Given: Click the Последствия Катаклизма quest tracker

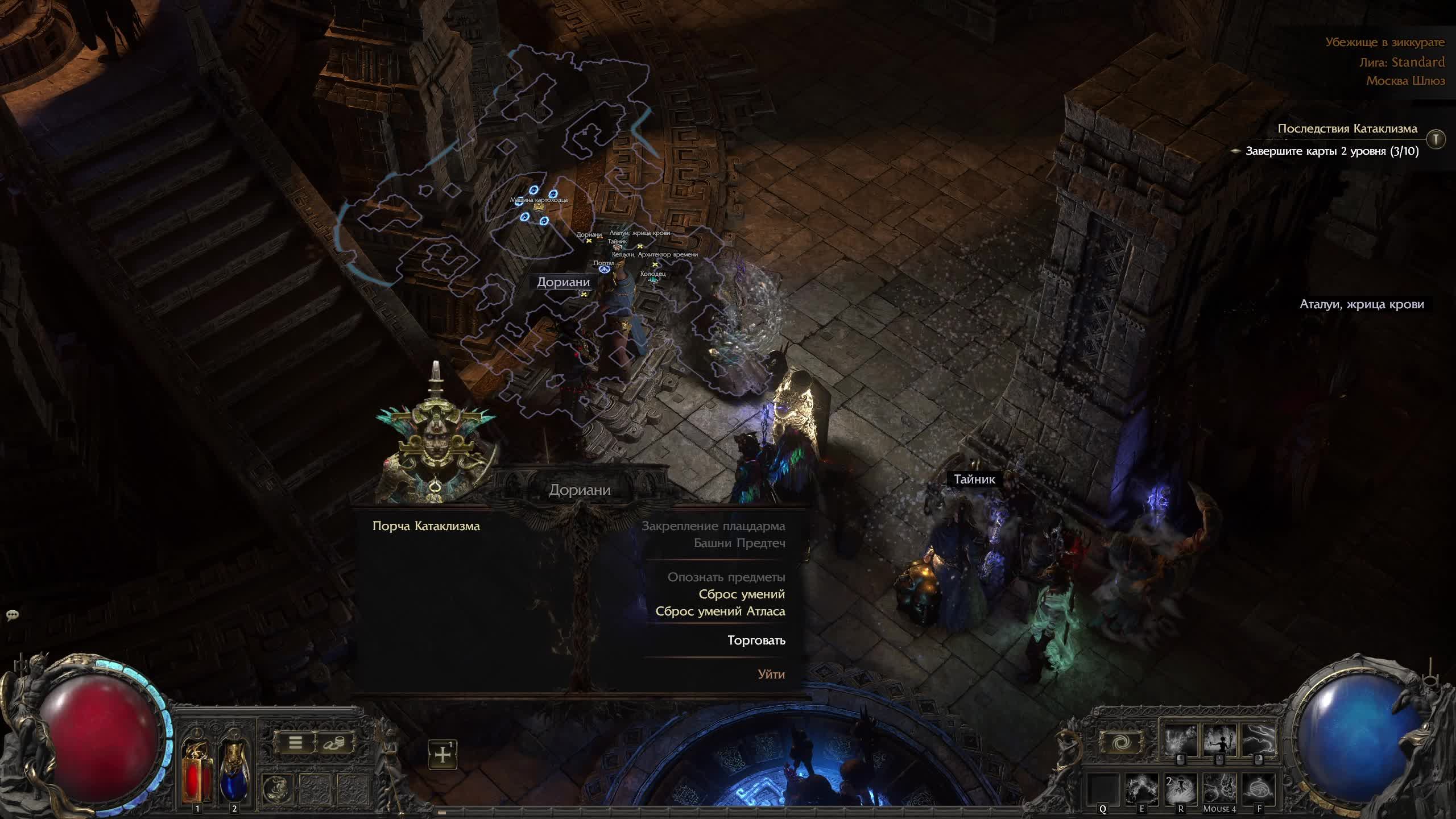Looking at the screenshot, I should tap(1347, 129).
